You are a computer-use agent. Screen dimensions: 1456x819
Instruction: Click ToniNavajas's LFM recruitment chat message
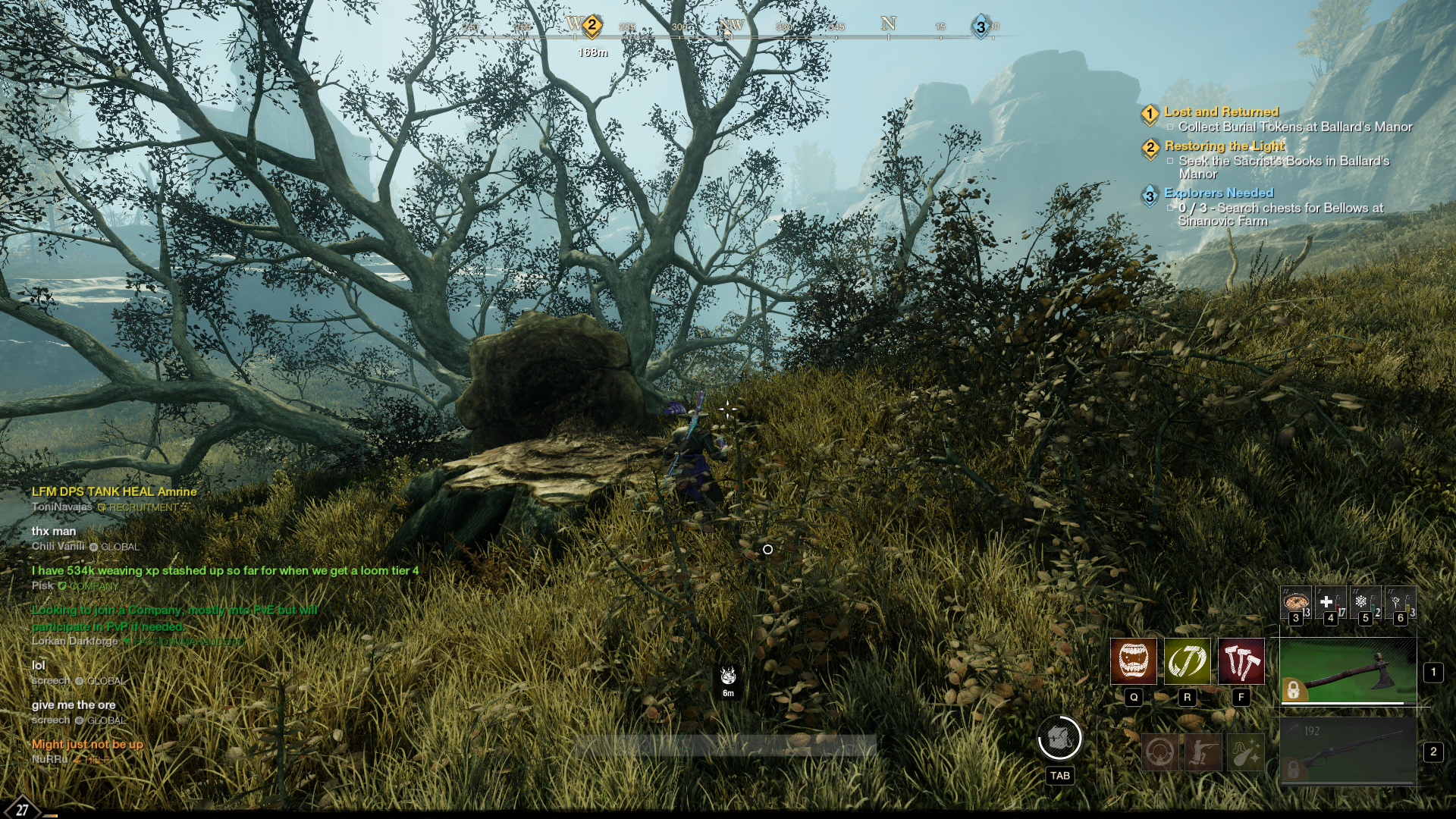pyautogui.click(x=114, y=492)
